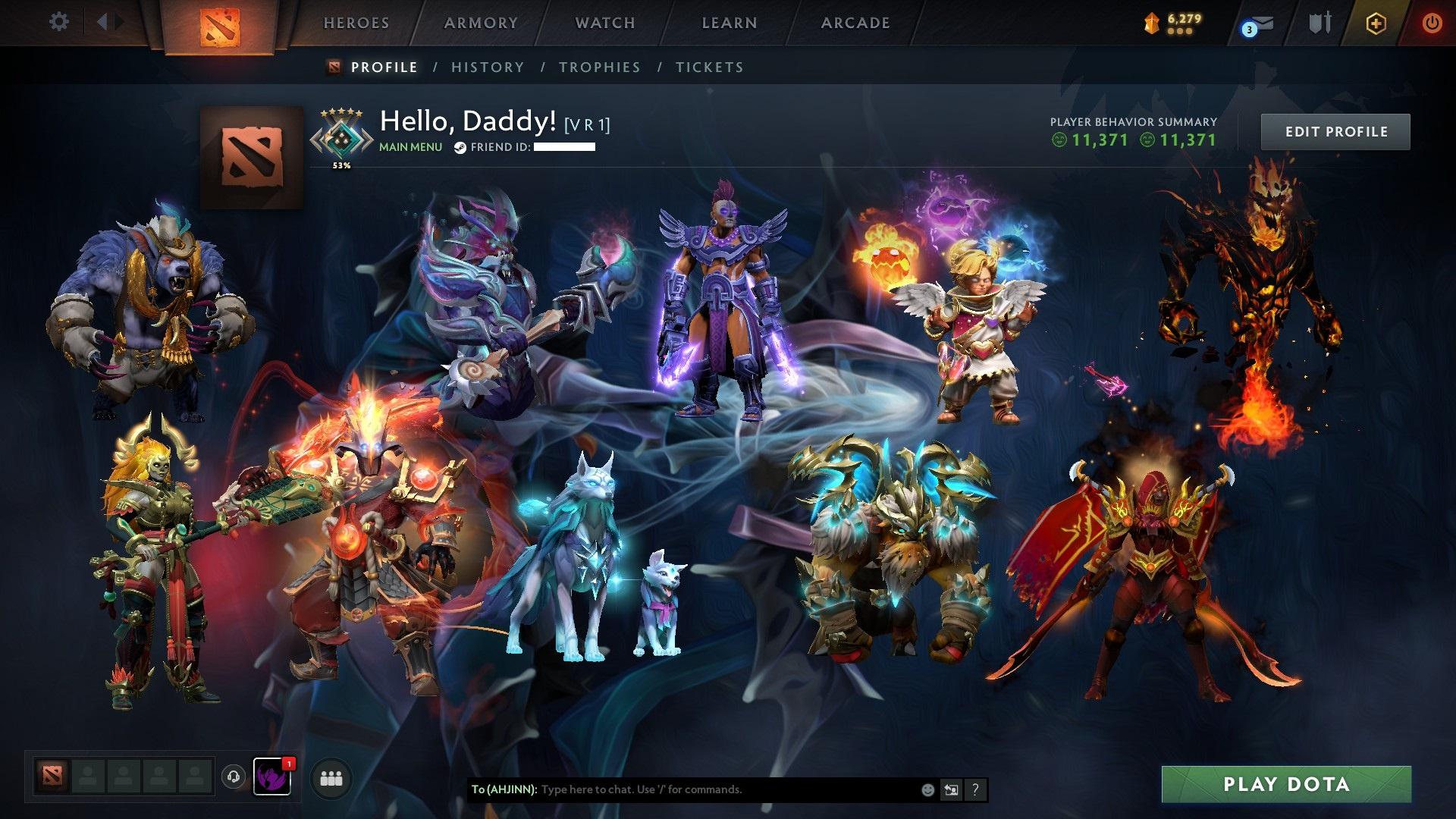Click the question mark help icon near chat

click(x=974, y=789)
